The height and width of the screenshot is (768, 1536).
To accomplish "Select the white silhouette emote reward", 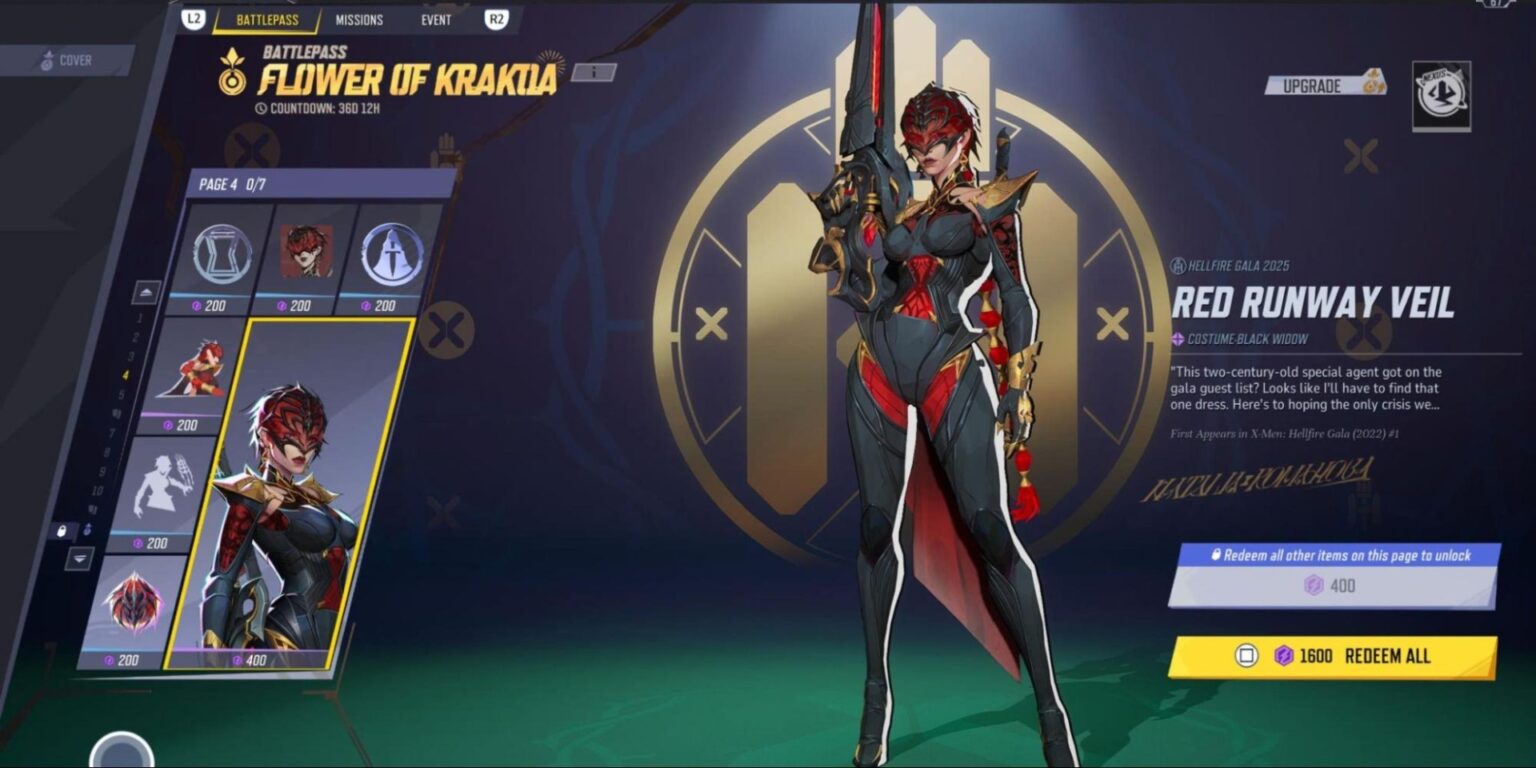I will point(163,491).
